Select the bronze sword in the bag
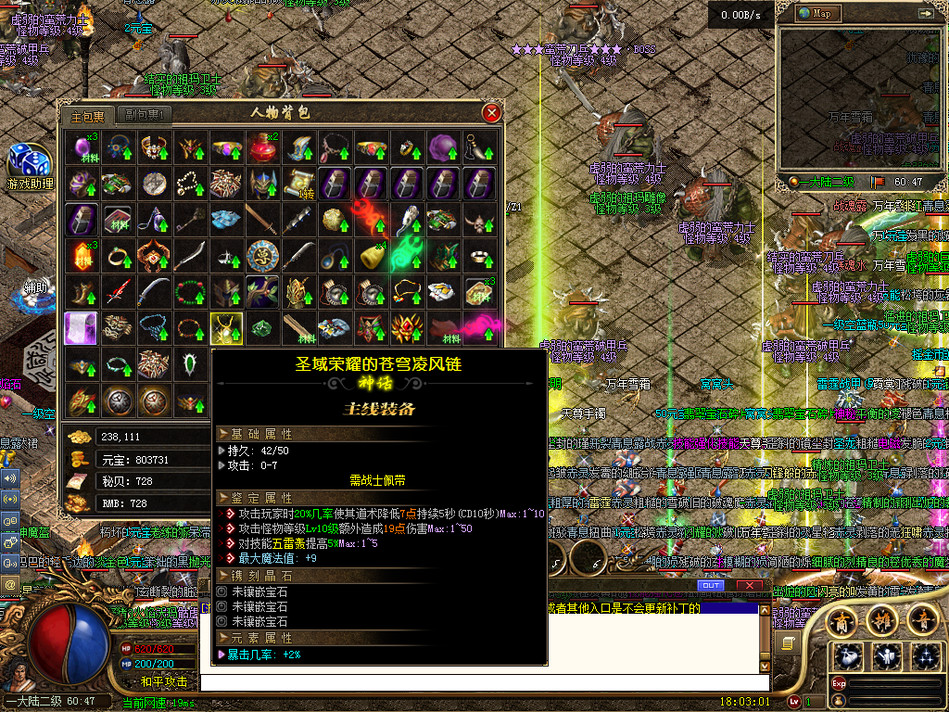Viewport: 949px width, 712px height. pos(263,220)
